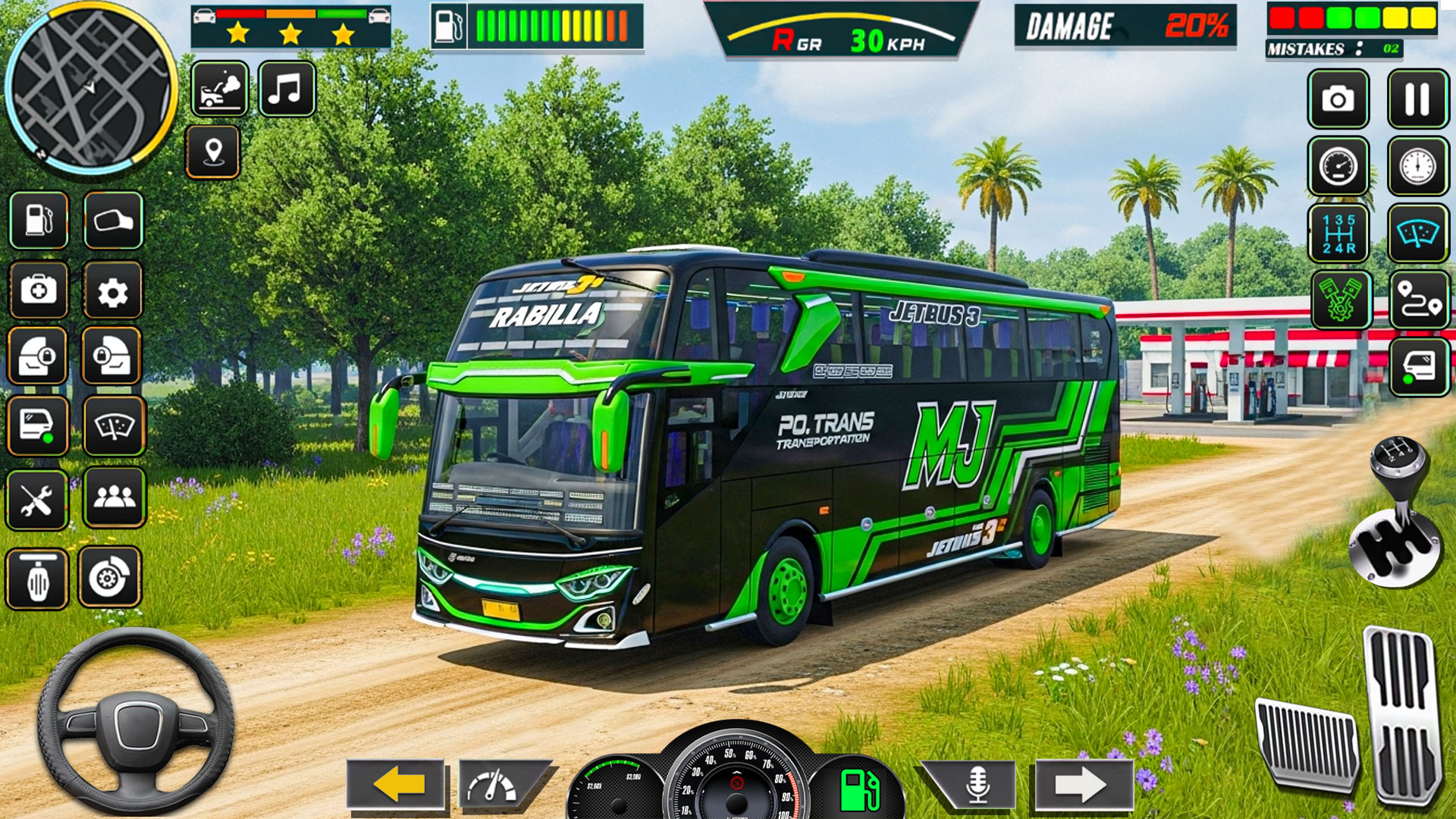Open the speedometer display option
This screenshot has width=1456, height=819.
tap(1338, 165)
